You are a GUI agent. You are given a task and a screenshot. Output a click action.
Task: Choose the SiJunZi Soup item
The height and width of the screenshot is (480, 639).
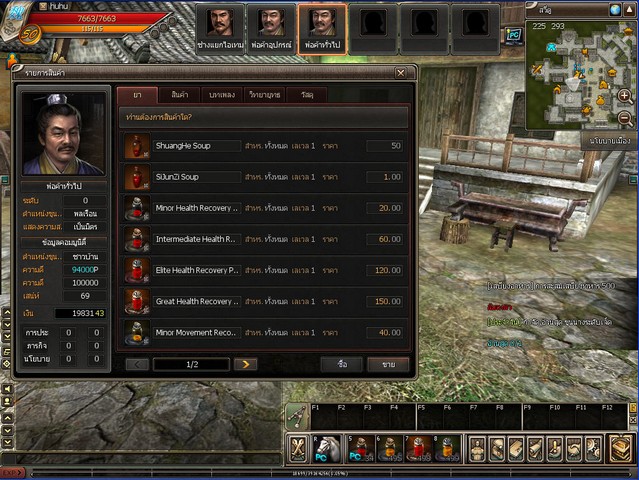click(177, 177)
